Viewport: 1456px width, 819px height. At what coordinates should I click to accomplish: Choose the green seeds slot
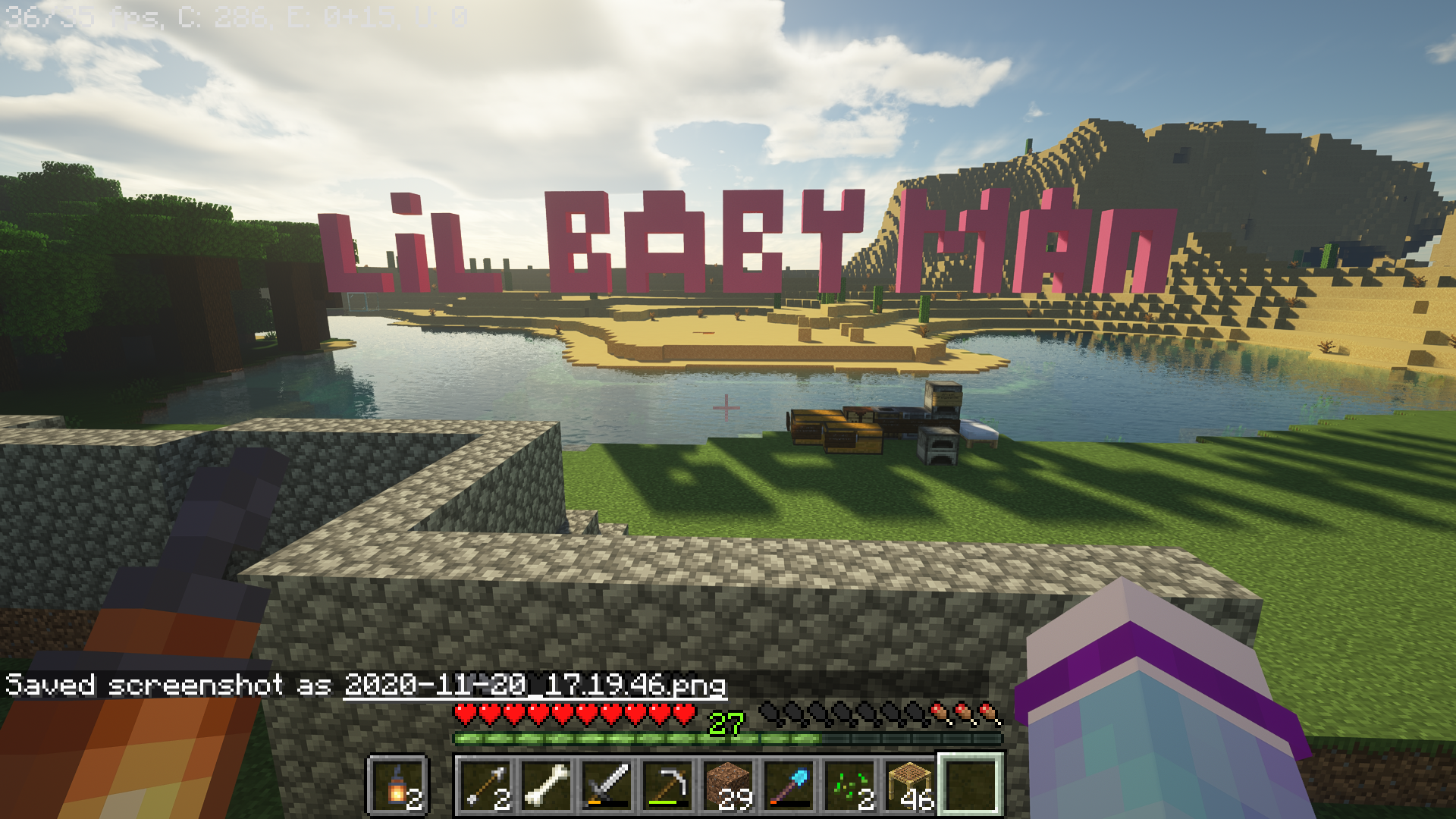pyautogui.click(x=850, y=785)
